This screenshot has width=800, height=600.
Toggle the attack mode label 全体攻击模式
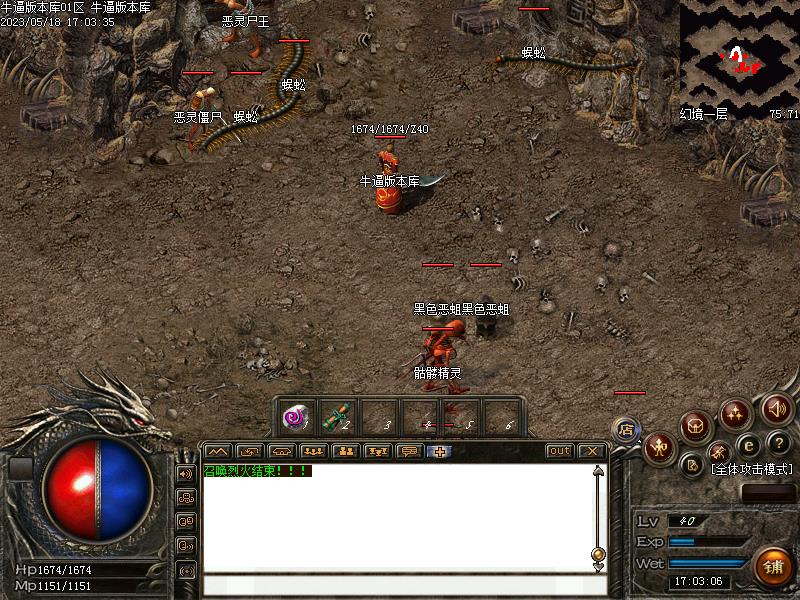pyautogui.click(x=751, y=468)
